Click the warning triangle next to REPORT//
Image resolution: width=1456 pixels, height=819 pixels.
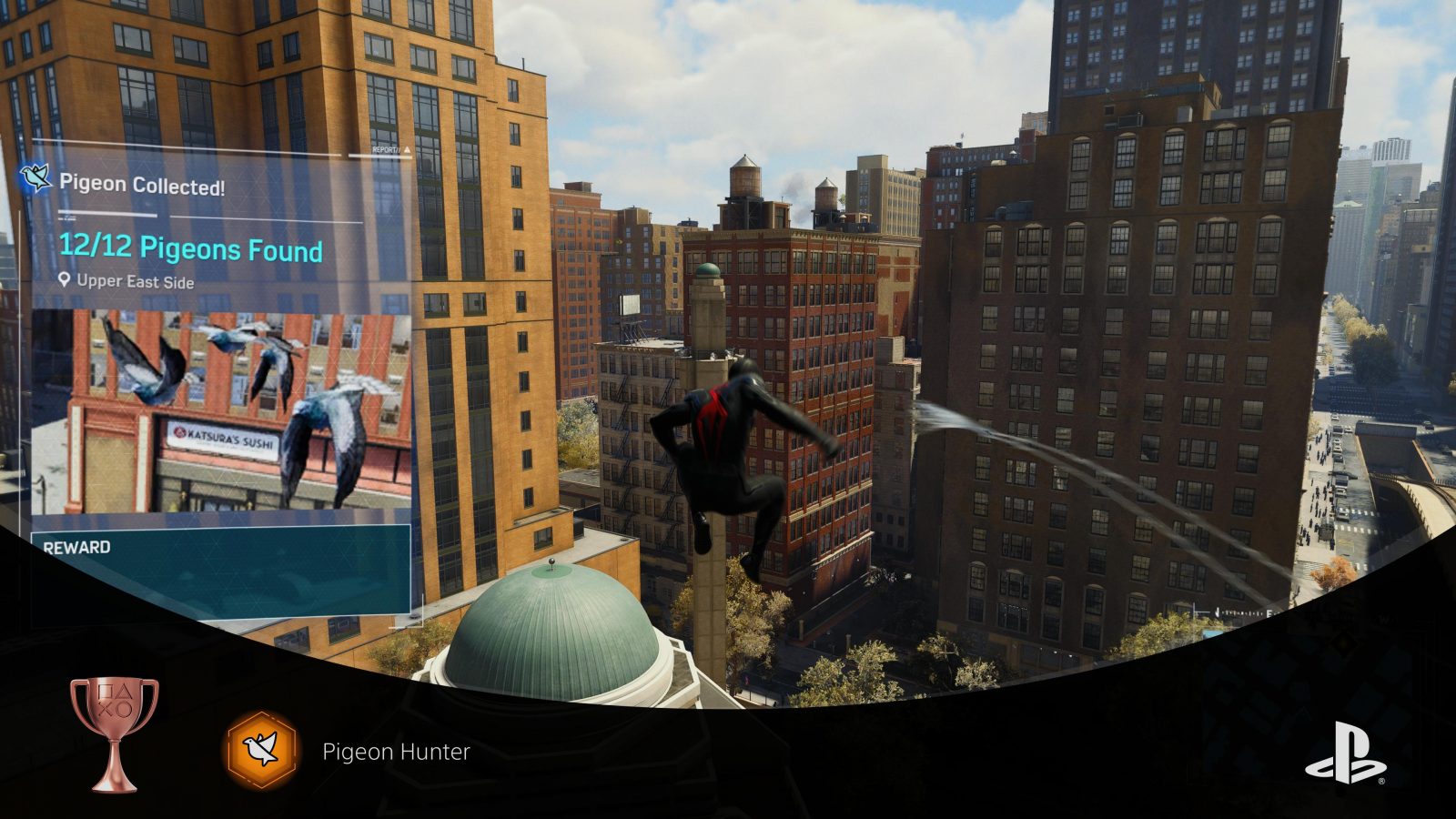pyautogui.click(x=408, y=149)
